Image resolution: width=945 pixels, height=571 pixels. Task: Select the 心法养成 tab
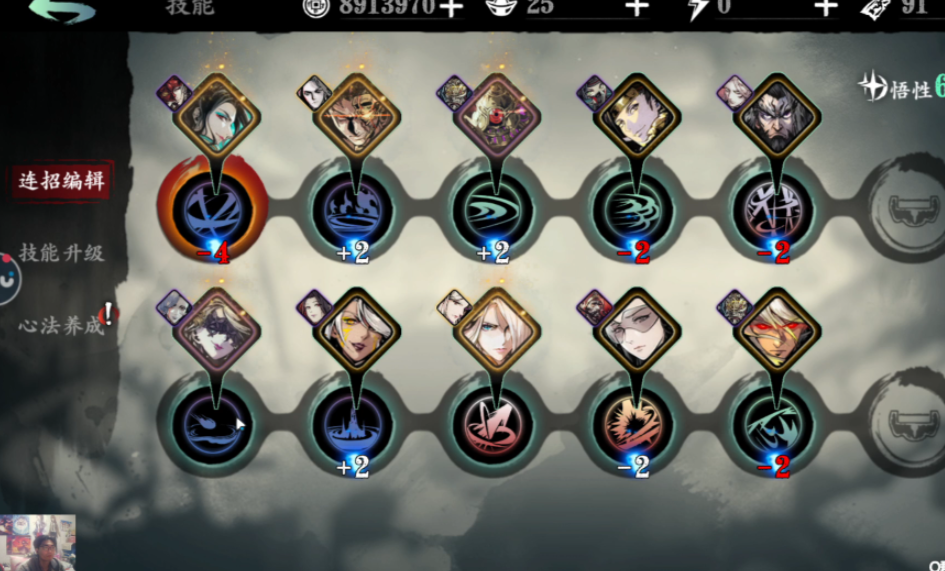(x=62, y=326)
